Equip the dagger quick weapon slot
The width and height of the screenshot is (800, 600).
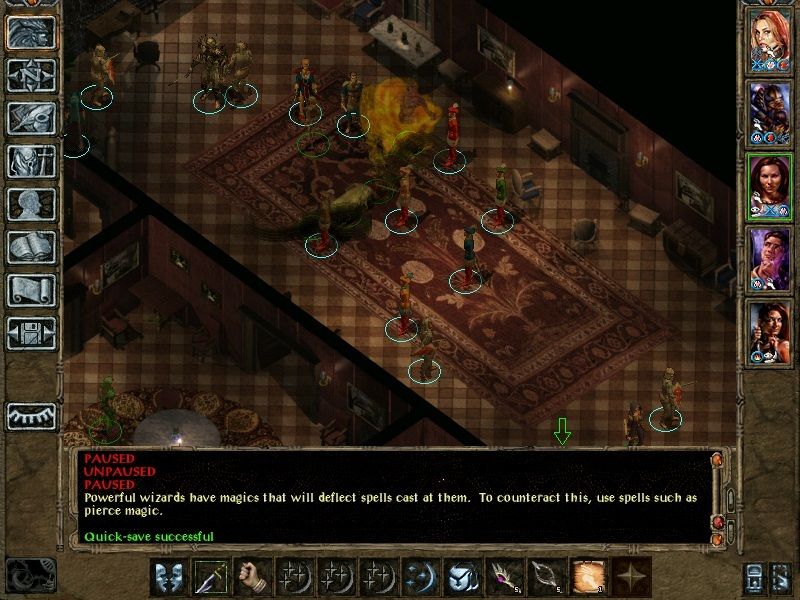[x=211, y=577]
